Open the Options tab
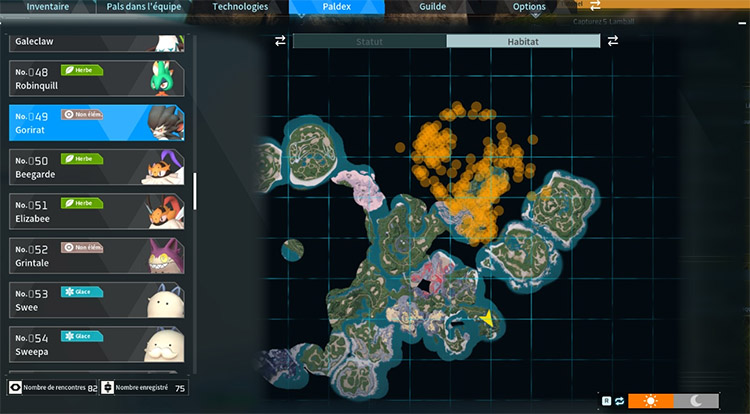The height and width of the screenshot is (414, 750). (529, 7)
